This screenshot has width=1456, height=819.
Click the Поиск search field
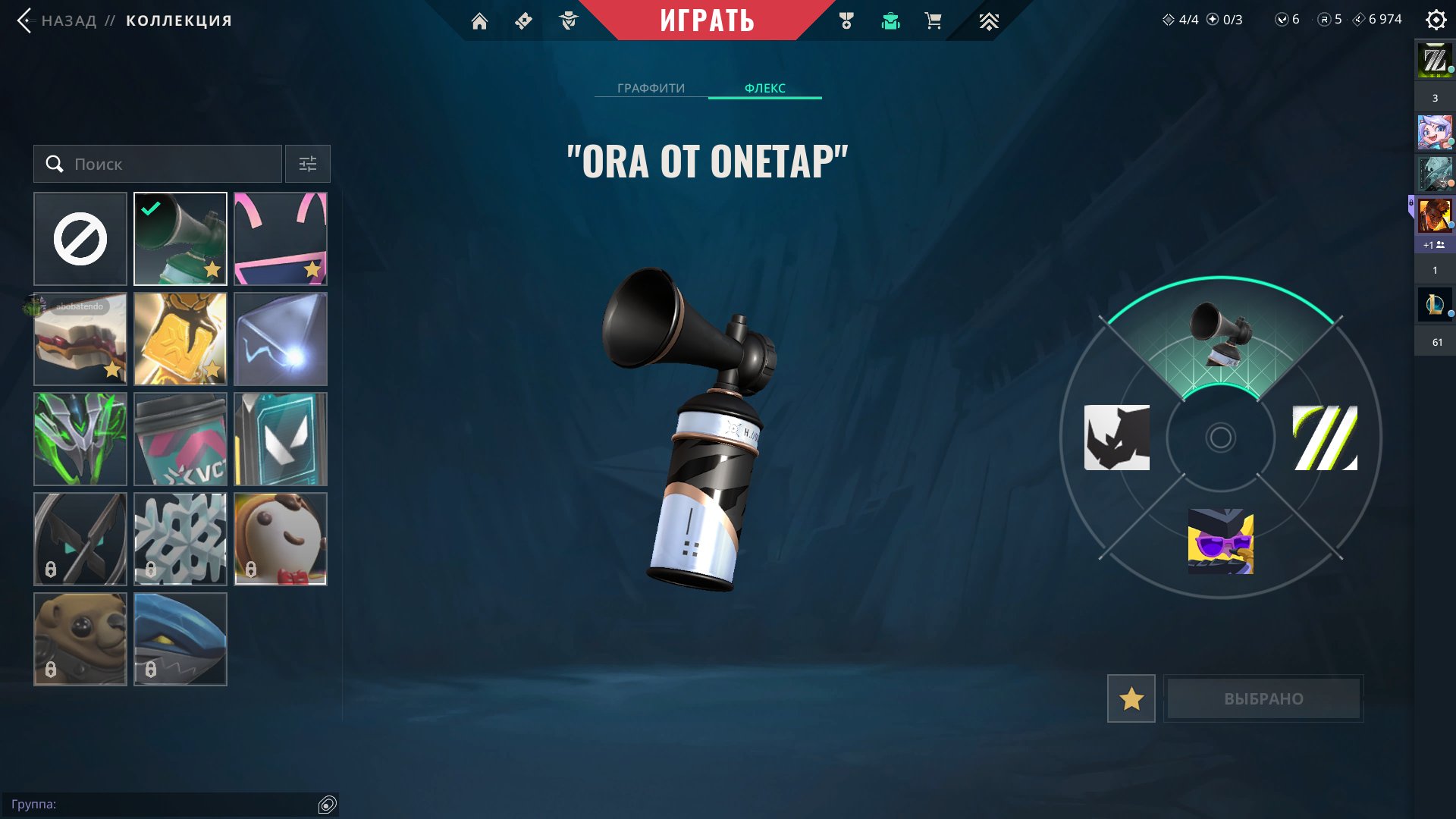158,164
